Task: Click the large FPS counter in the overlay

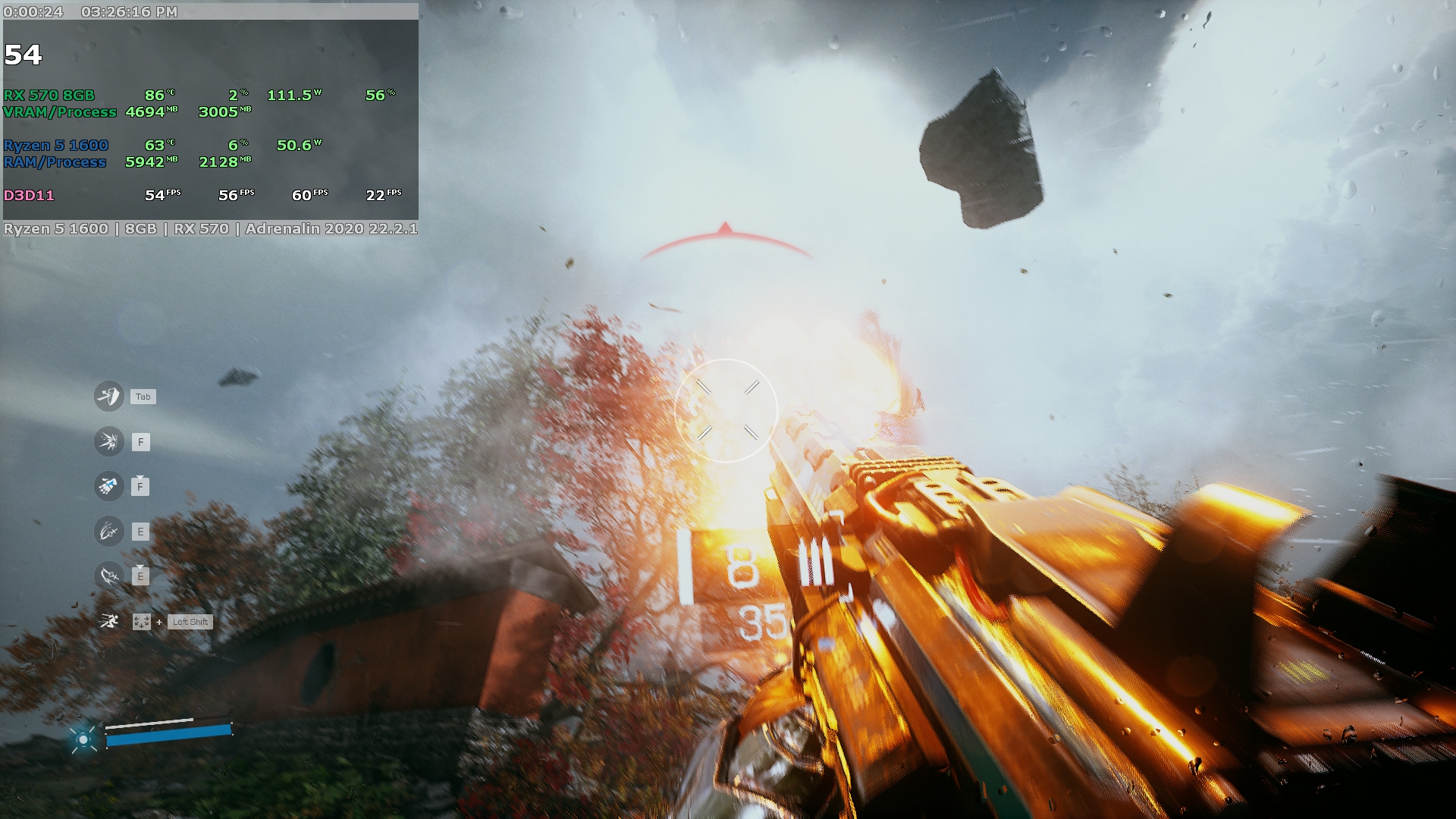Action: 23,55
